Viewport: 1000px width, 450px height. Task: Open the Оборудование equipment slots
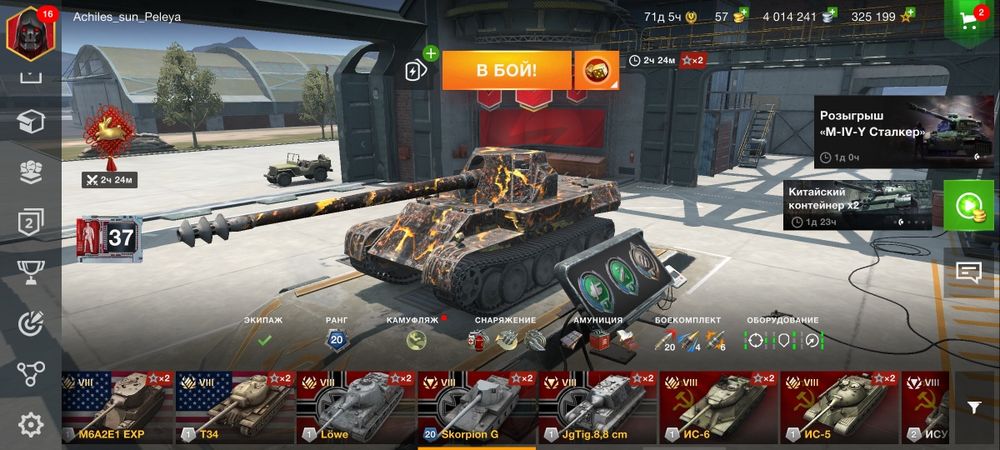pos(783,338)
